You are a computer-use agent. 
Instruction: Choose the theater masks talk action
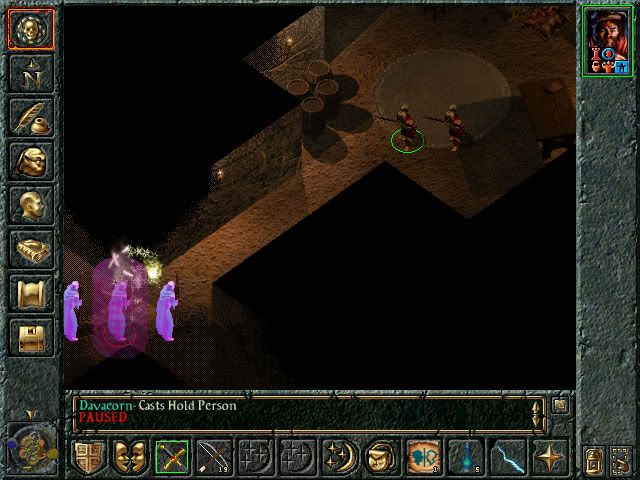tap(131, 456)
